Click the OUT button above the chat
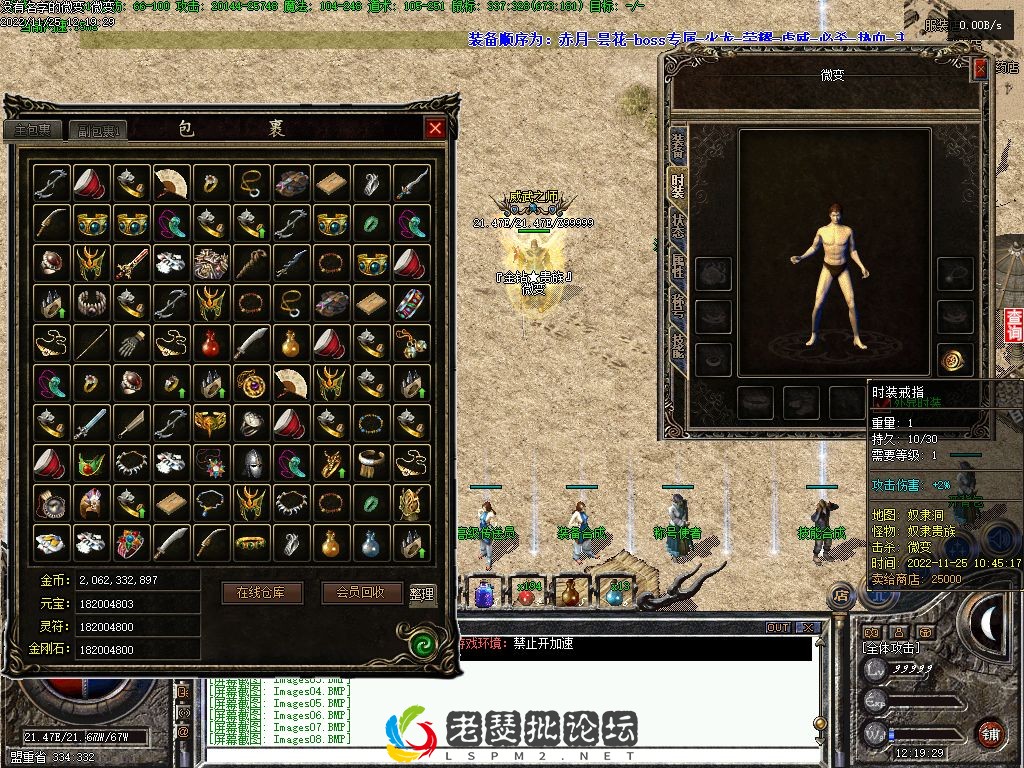Image resolution: width=1024 pixels, height=768 pixels. 778,628
